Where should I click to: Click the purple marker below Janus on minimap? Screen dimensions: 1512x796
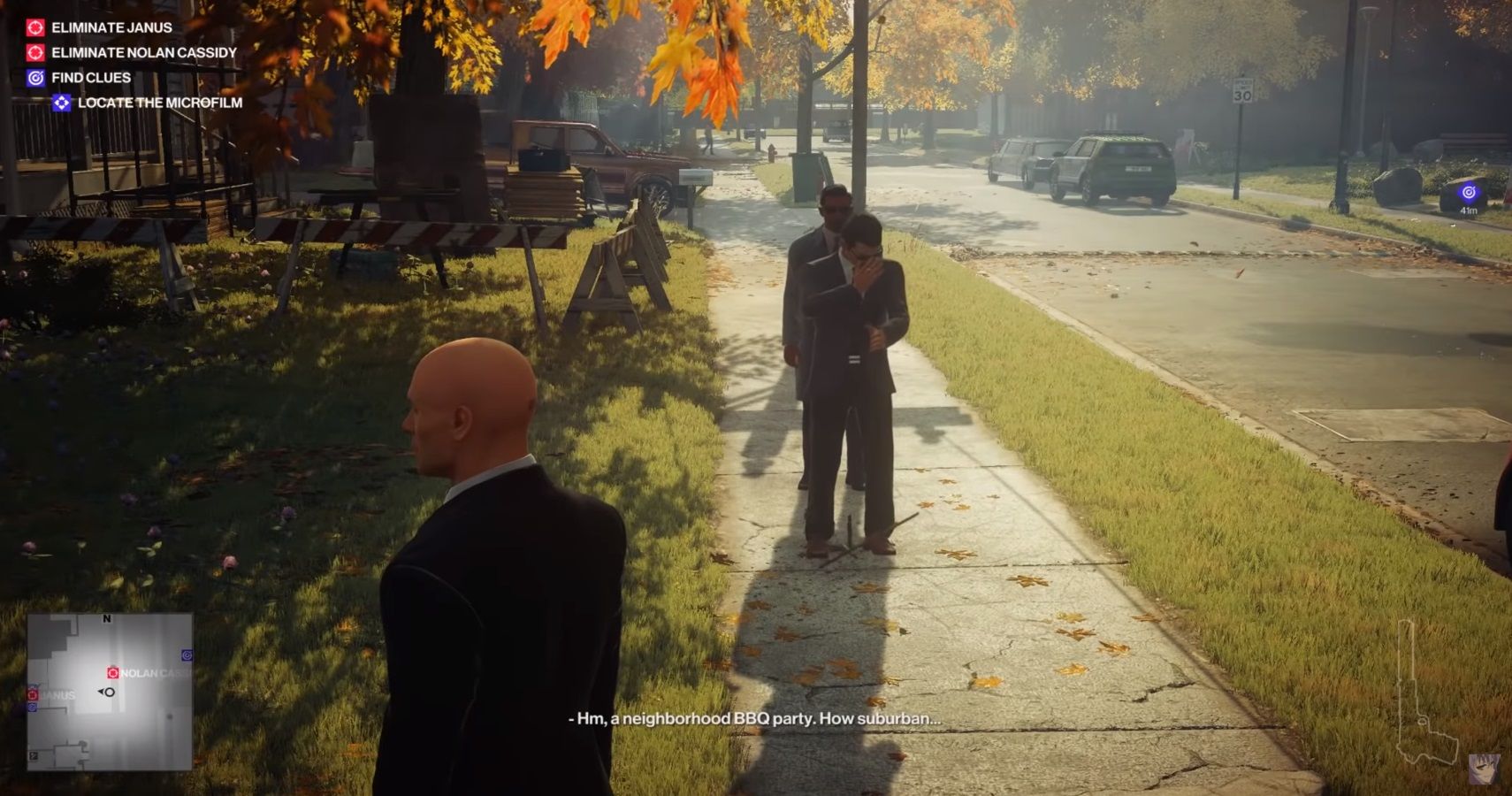pos(32,707)
